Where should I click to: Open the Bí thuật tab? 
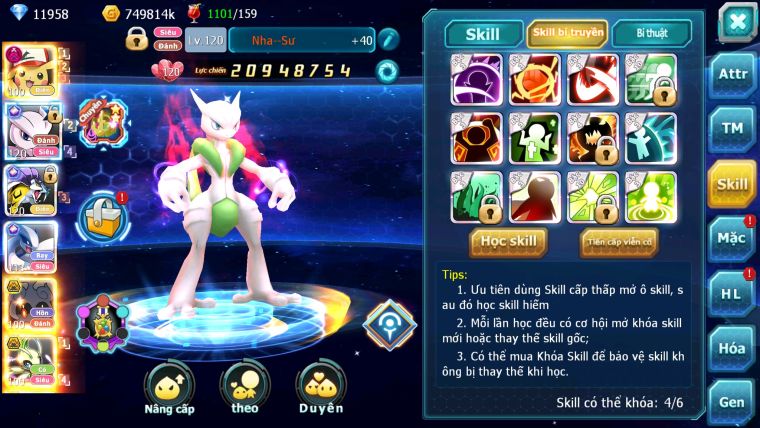pos(651,33)
